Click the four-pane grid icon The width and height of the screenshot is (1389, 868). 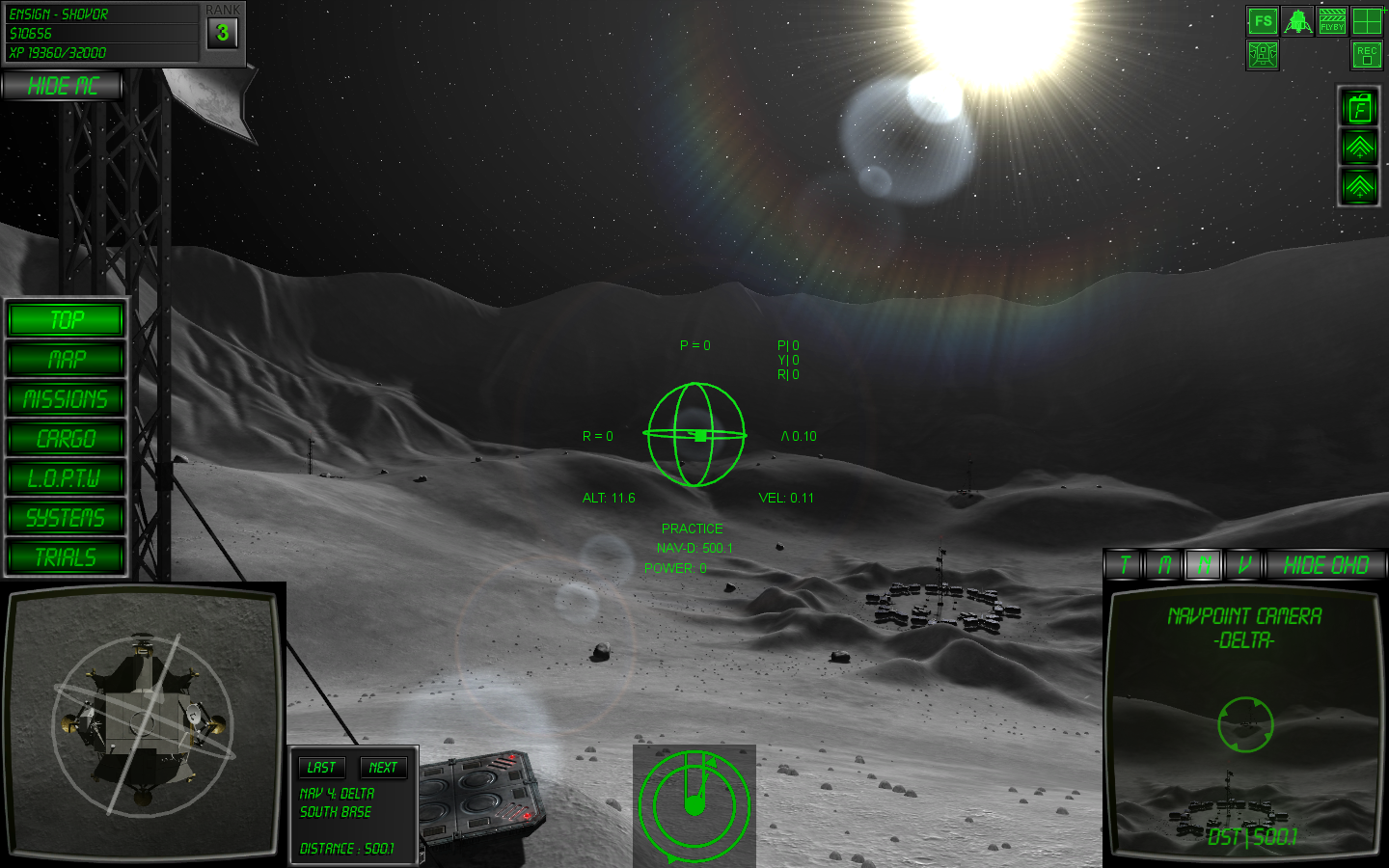(x=1367, y=21)
